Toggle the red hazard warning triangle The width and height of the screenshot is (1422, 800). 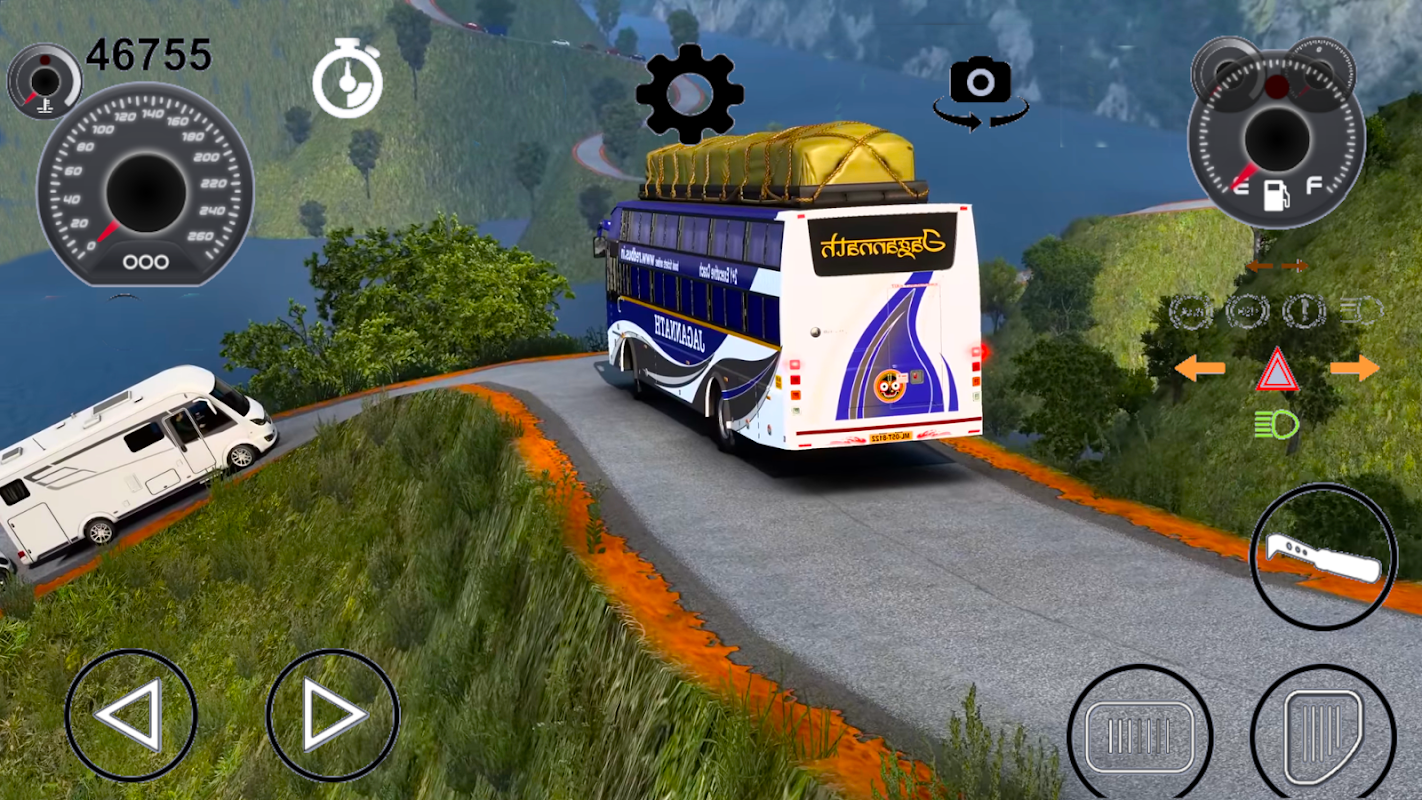1277,372
